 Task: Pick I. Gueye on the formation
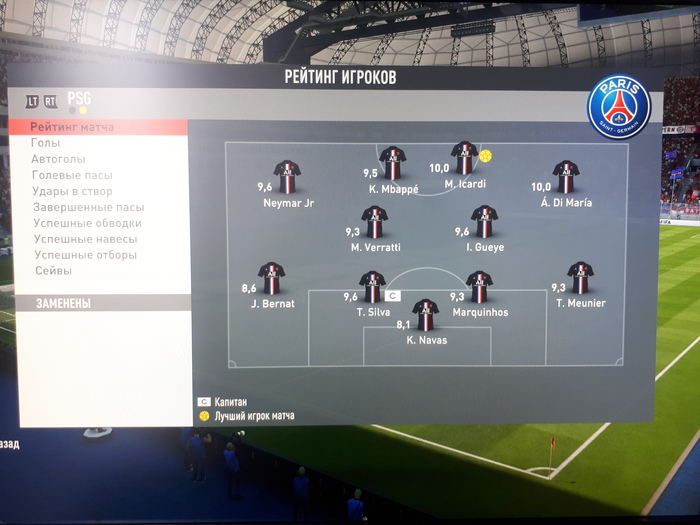point(485,221)
